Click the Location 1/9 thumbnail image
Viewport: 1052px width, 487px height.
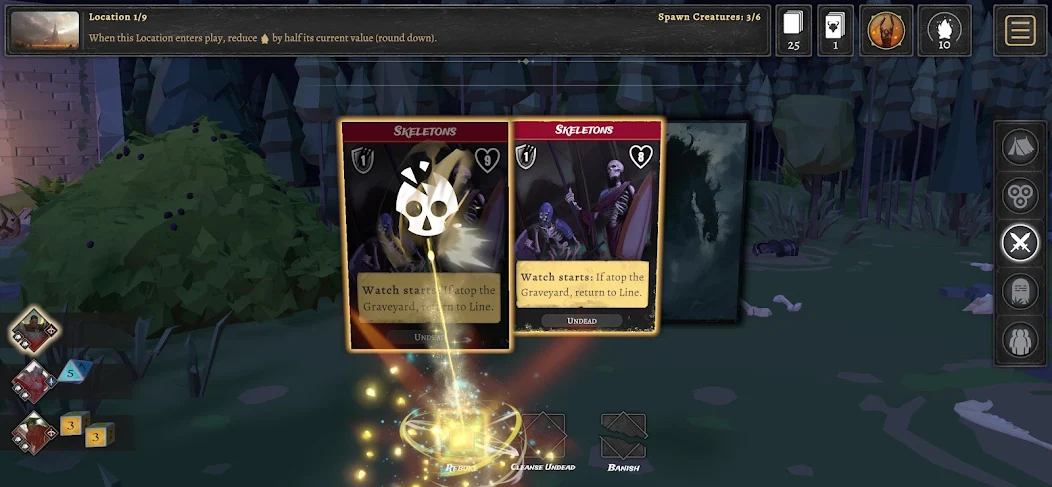click(44, 30)
